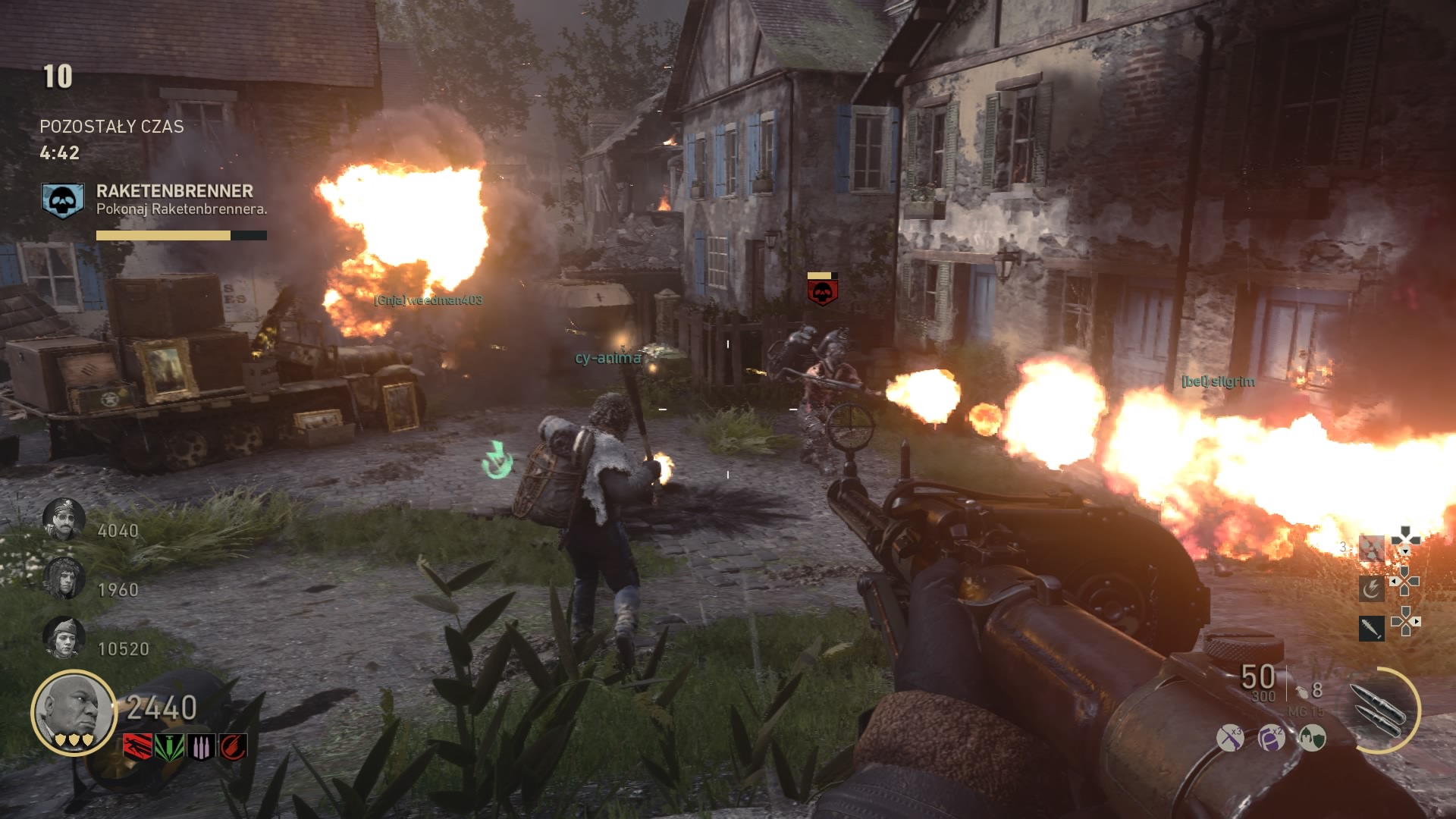Screen dimensions: 1456x819
Task: Select the mustached officer teammate portrait
Action: point(63,519)
